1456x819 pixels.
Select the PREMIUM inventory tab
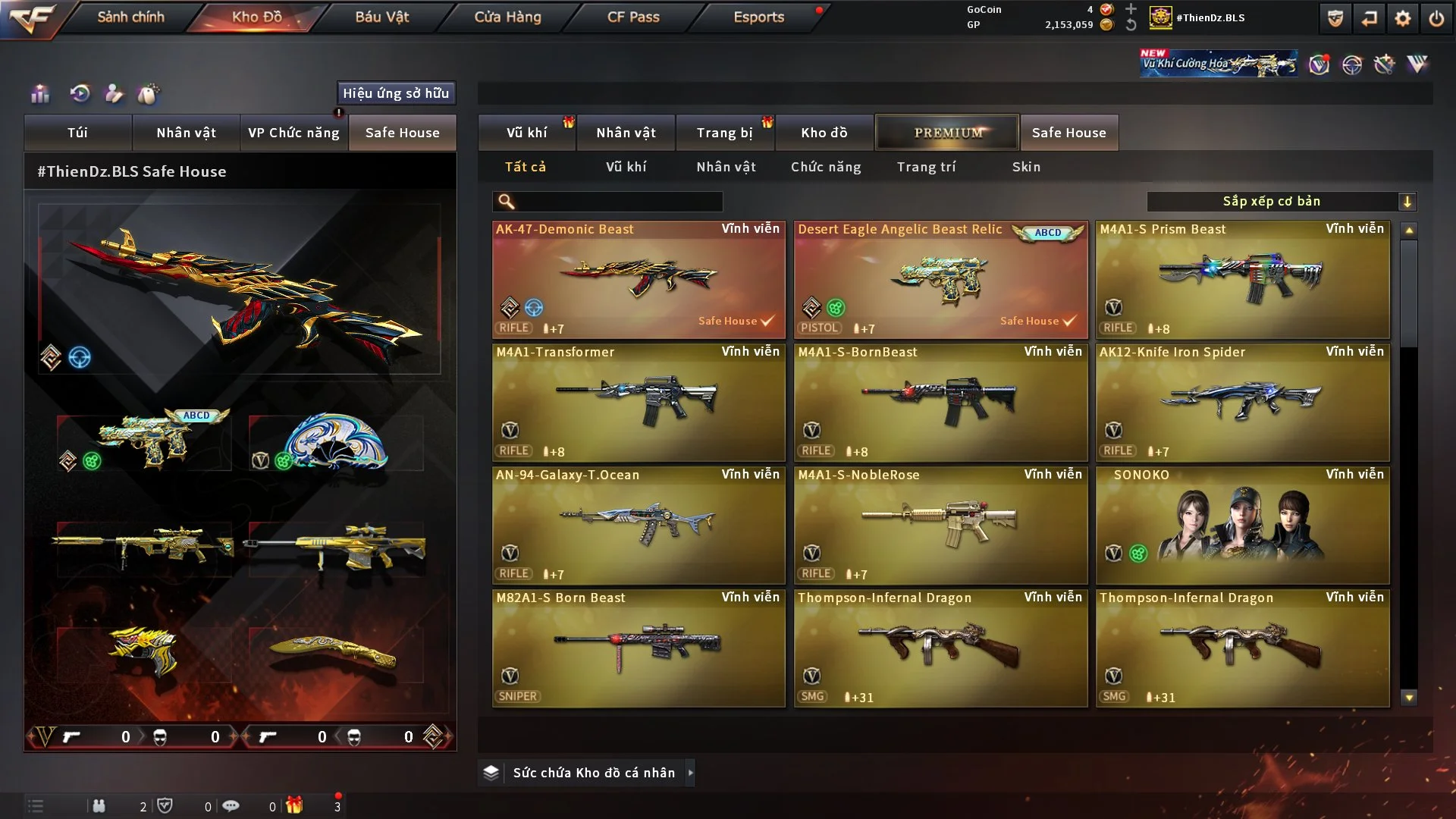947,133
